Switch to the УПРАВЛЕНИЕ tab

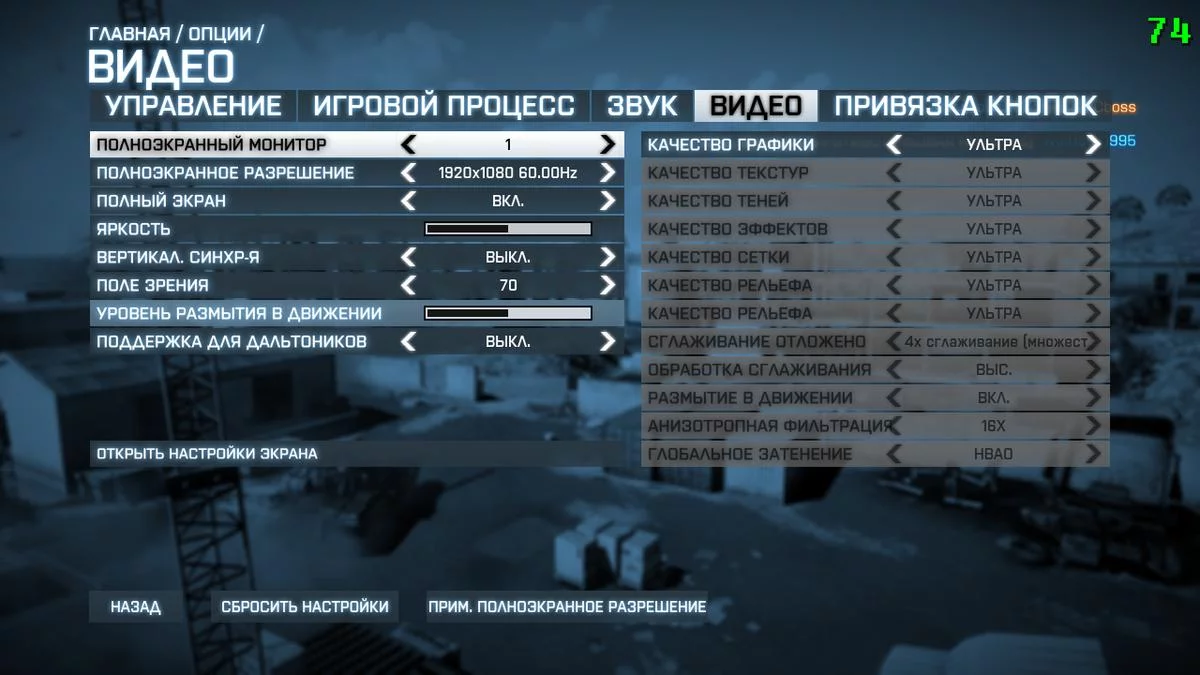(193, 106)
